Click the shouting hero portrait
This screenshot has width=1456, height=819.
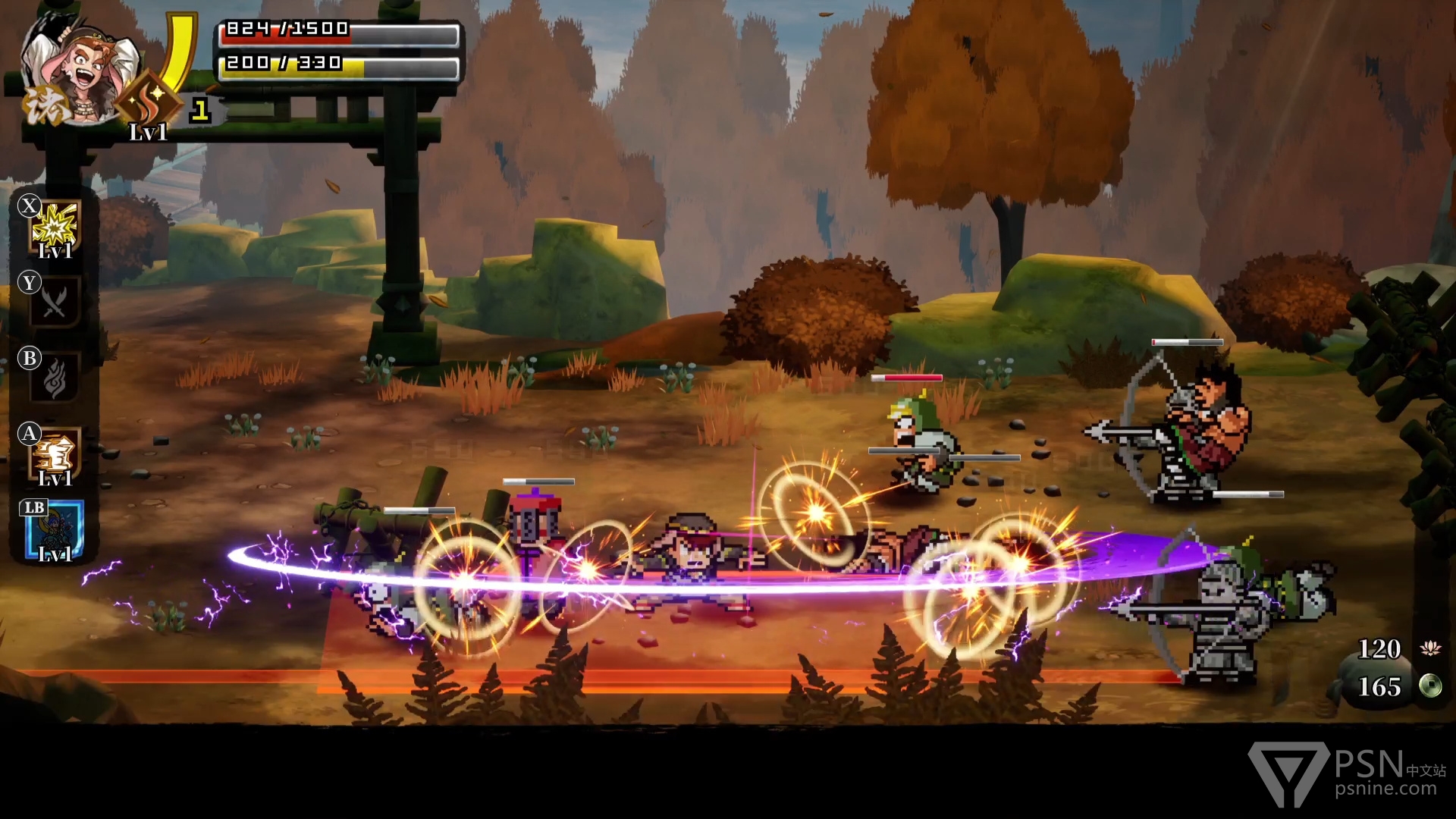coord(78,70)
